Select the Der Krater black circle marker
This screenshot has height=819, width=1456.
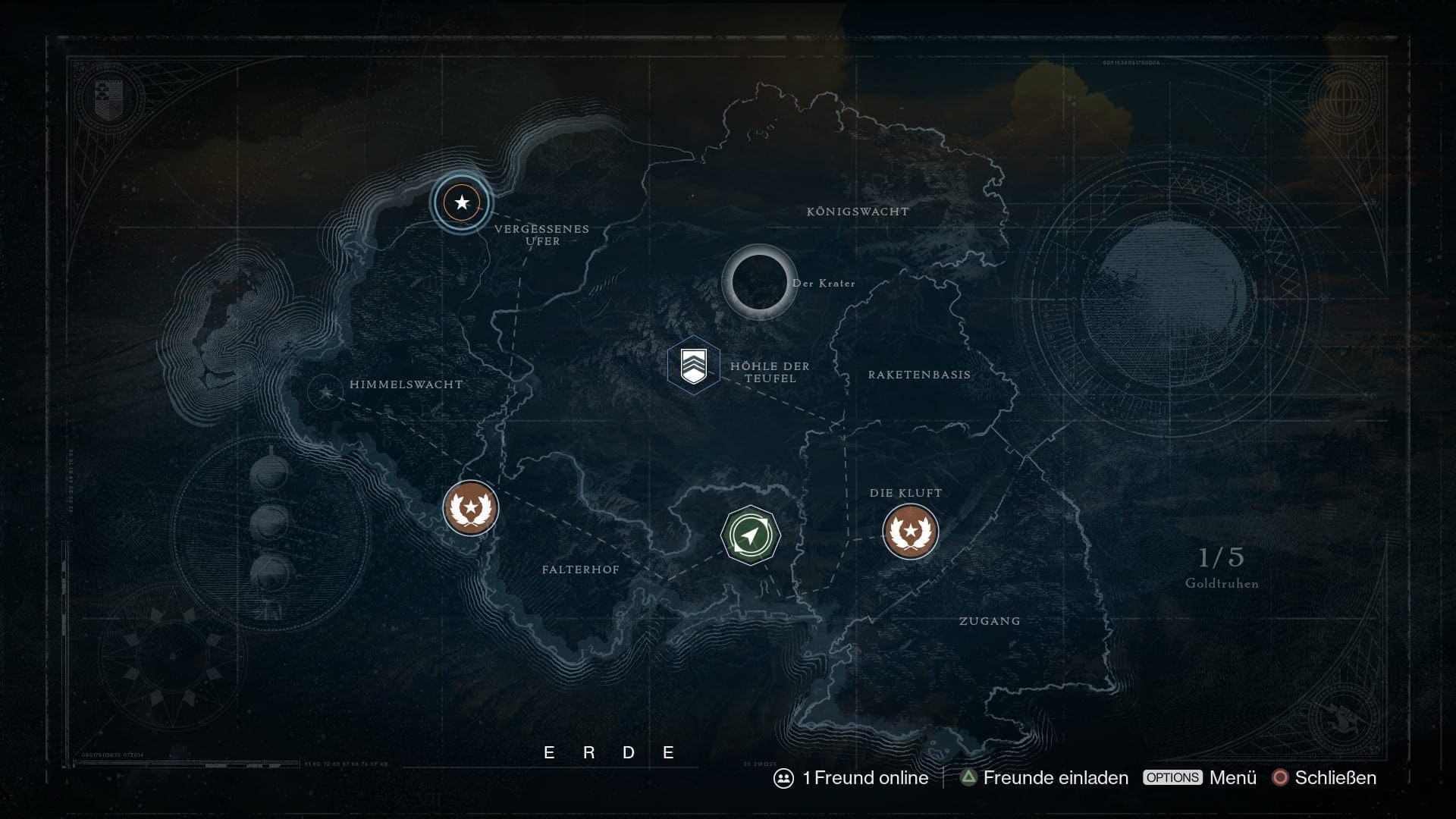pos(759,282)
